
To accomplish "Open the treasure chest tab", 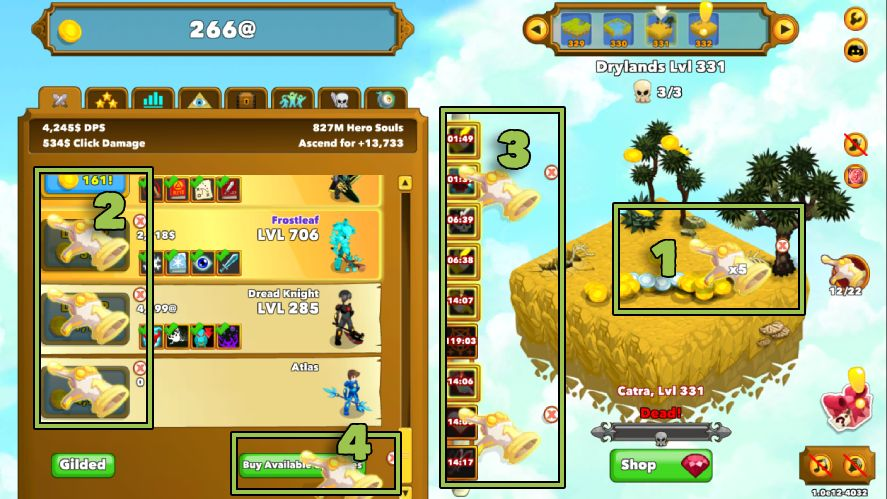I will coord(245,100).
